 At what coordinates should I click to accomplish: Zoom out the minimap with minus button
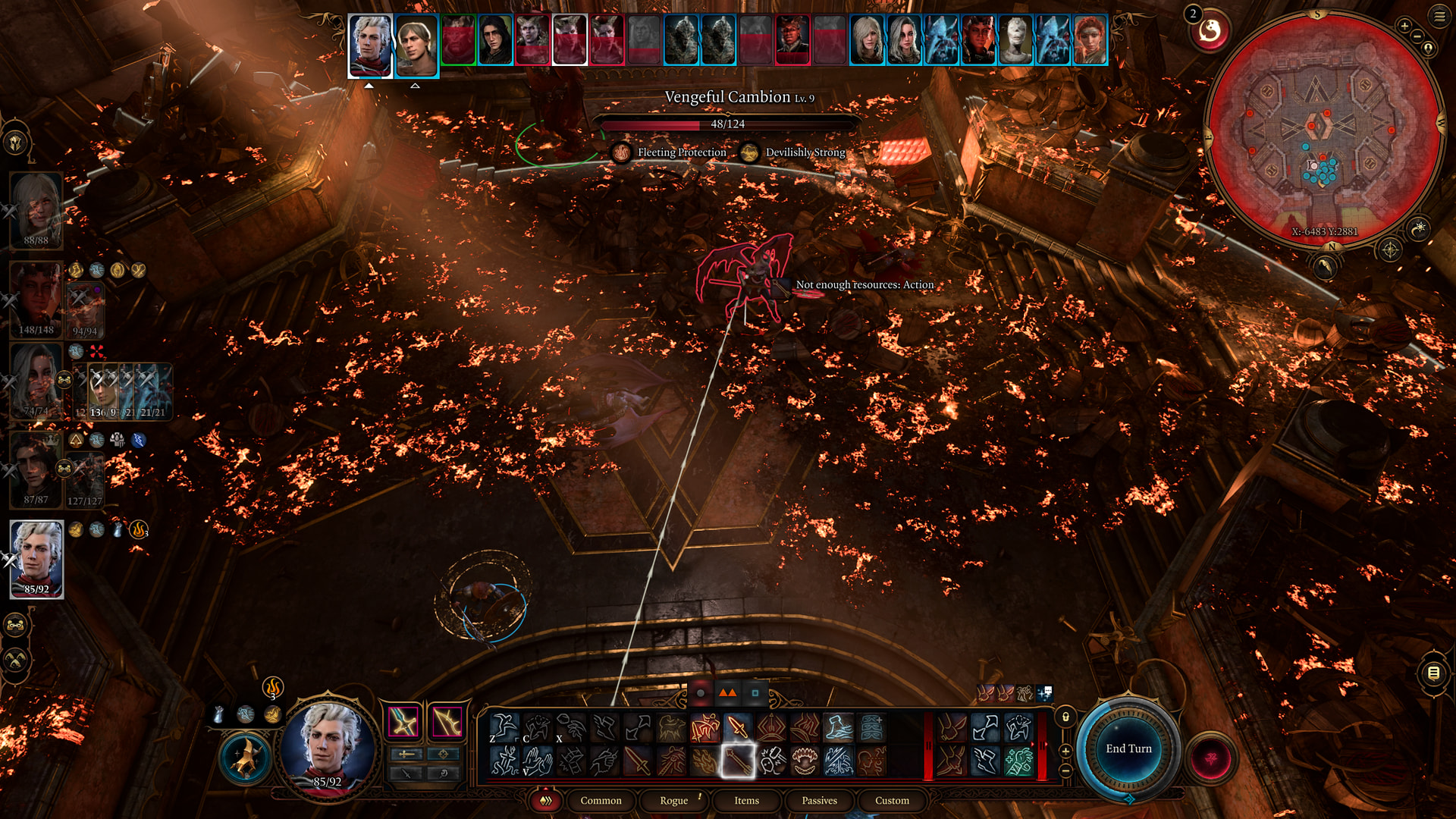[x=1417, y=37]
